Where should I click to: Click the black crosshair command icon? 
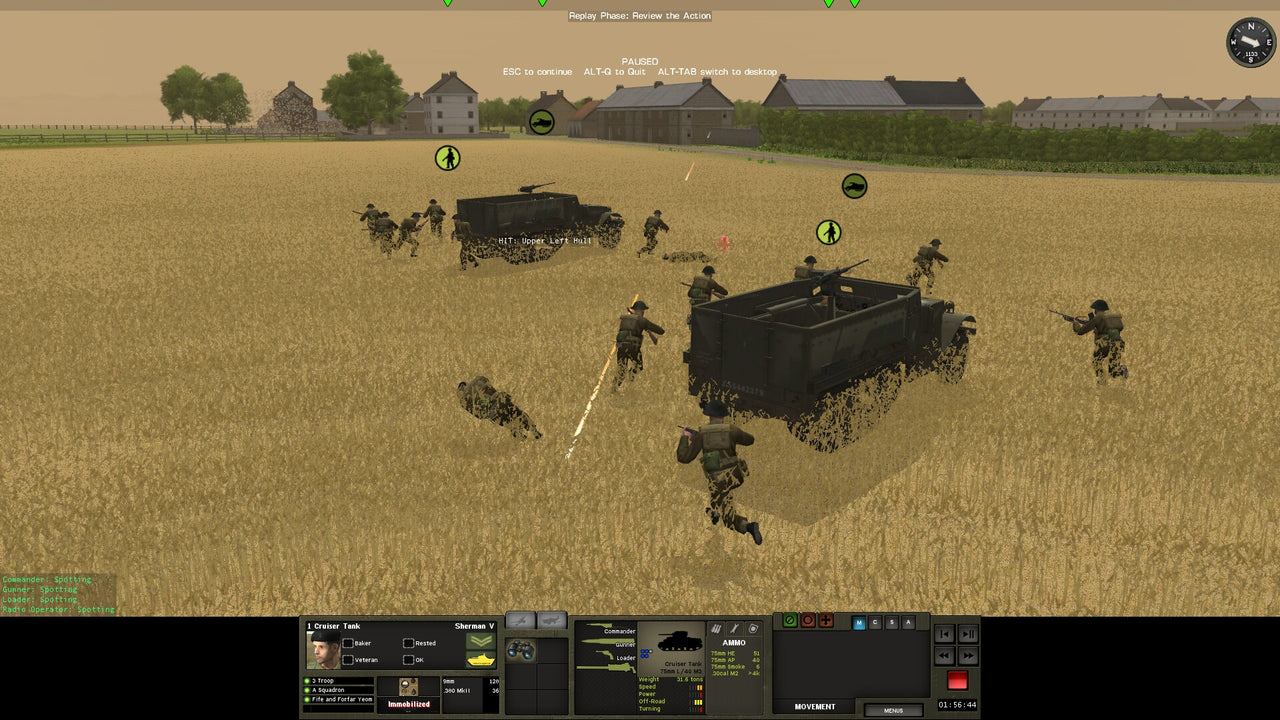[826, 620]
